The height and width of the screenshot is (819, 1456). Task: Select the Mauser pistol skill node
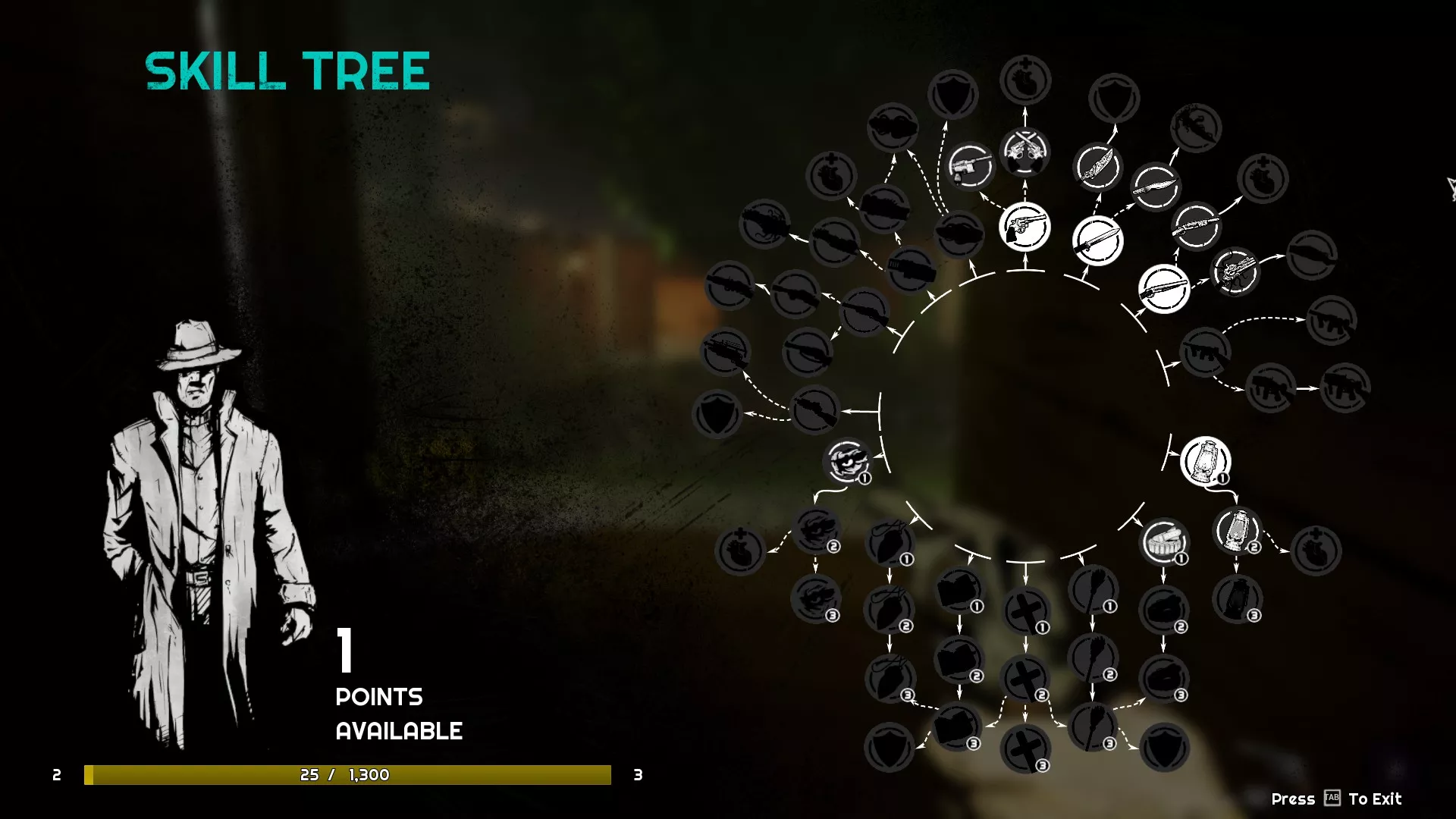(x=971, y=166)
